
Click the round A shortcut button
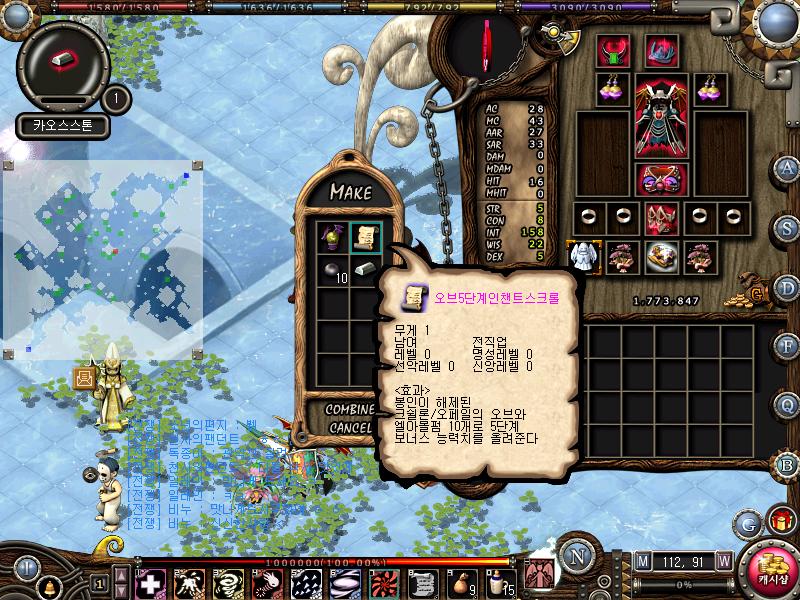[788, 166]
